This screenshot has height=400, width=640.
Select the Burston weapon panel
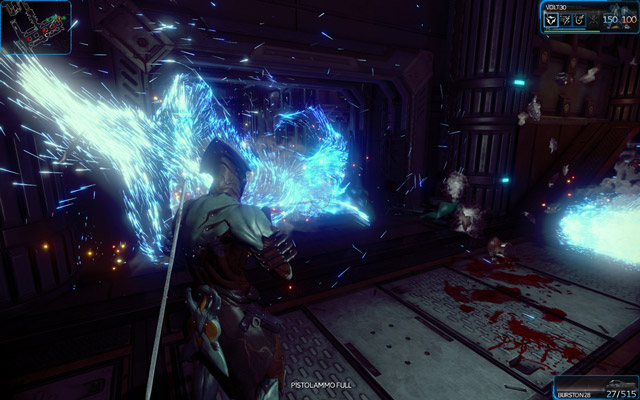point(597,385)
